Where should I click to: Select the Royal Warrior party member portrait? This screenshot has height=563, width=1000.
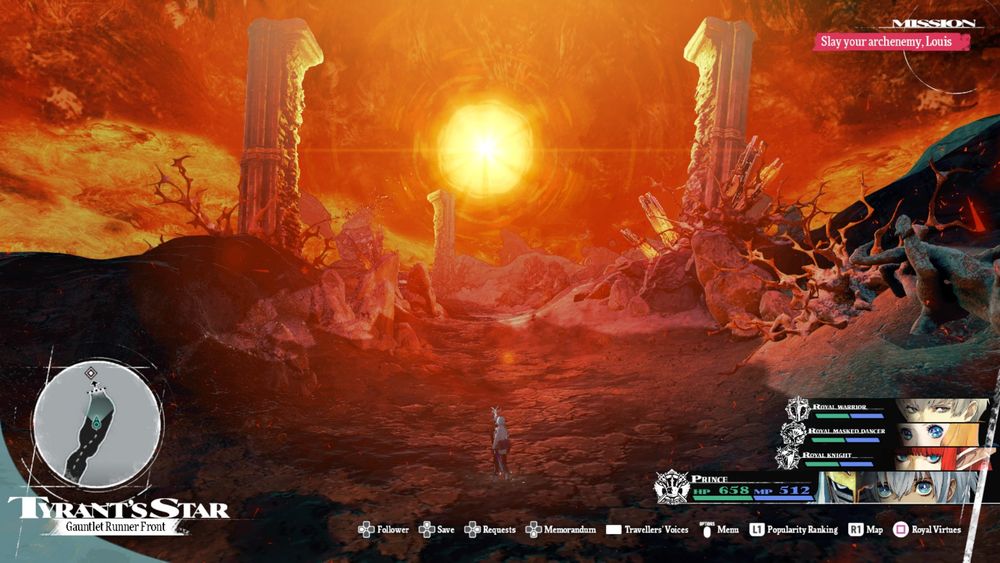tap(942, 410)
